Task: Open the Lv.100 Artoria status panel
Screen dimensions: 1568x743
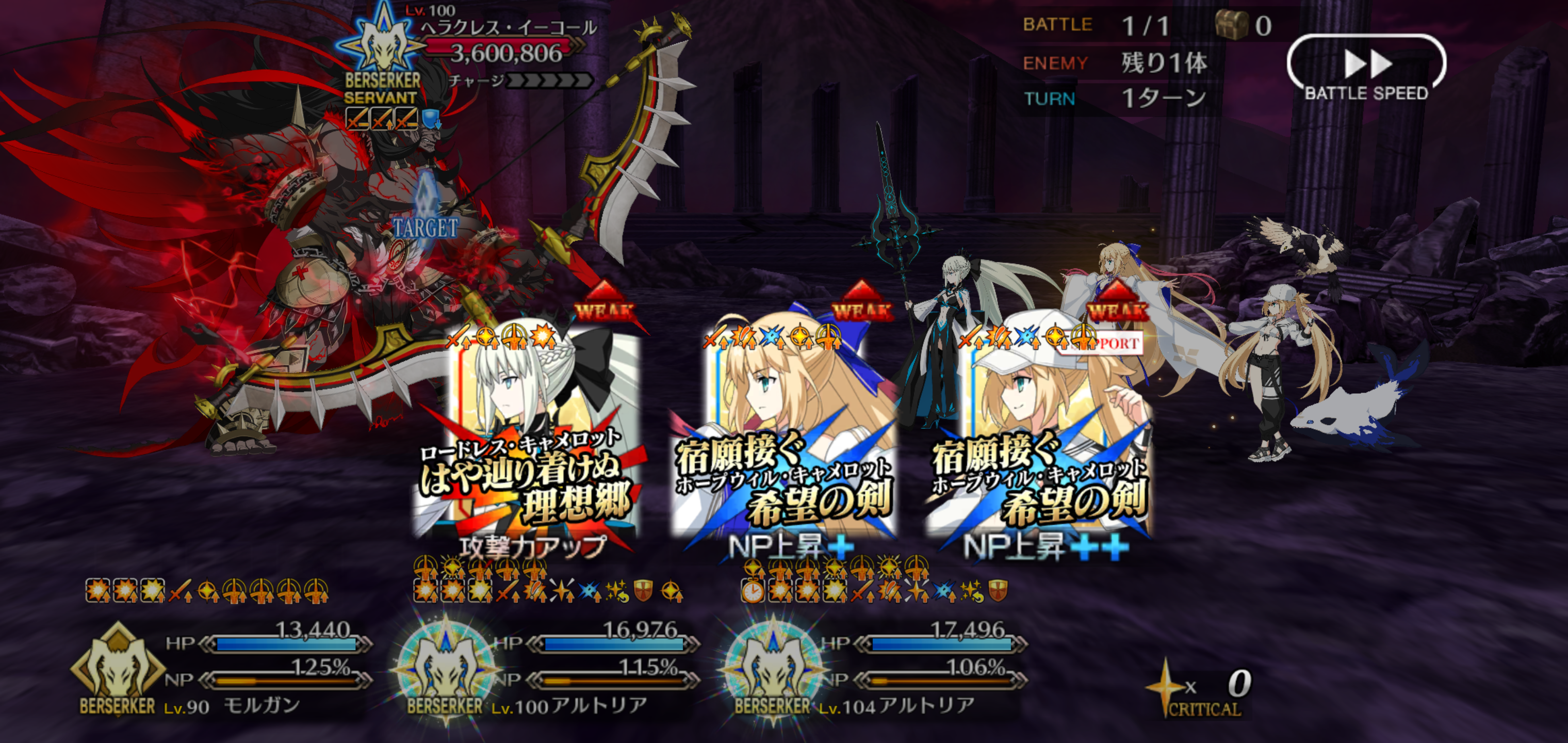Action: (x=545, y=670)
